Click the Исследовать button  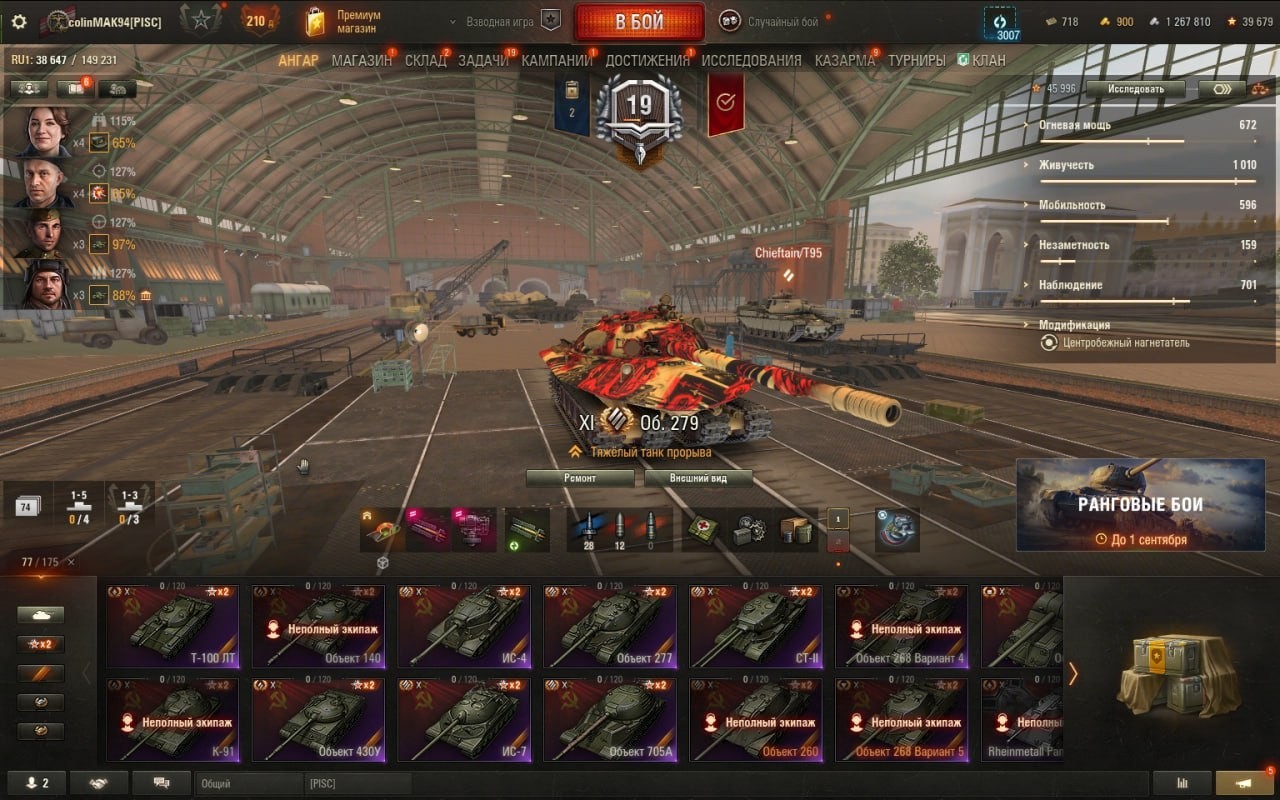[x=1135, y=89]
